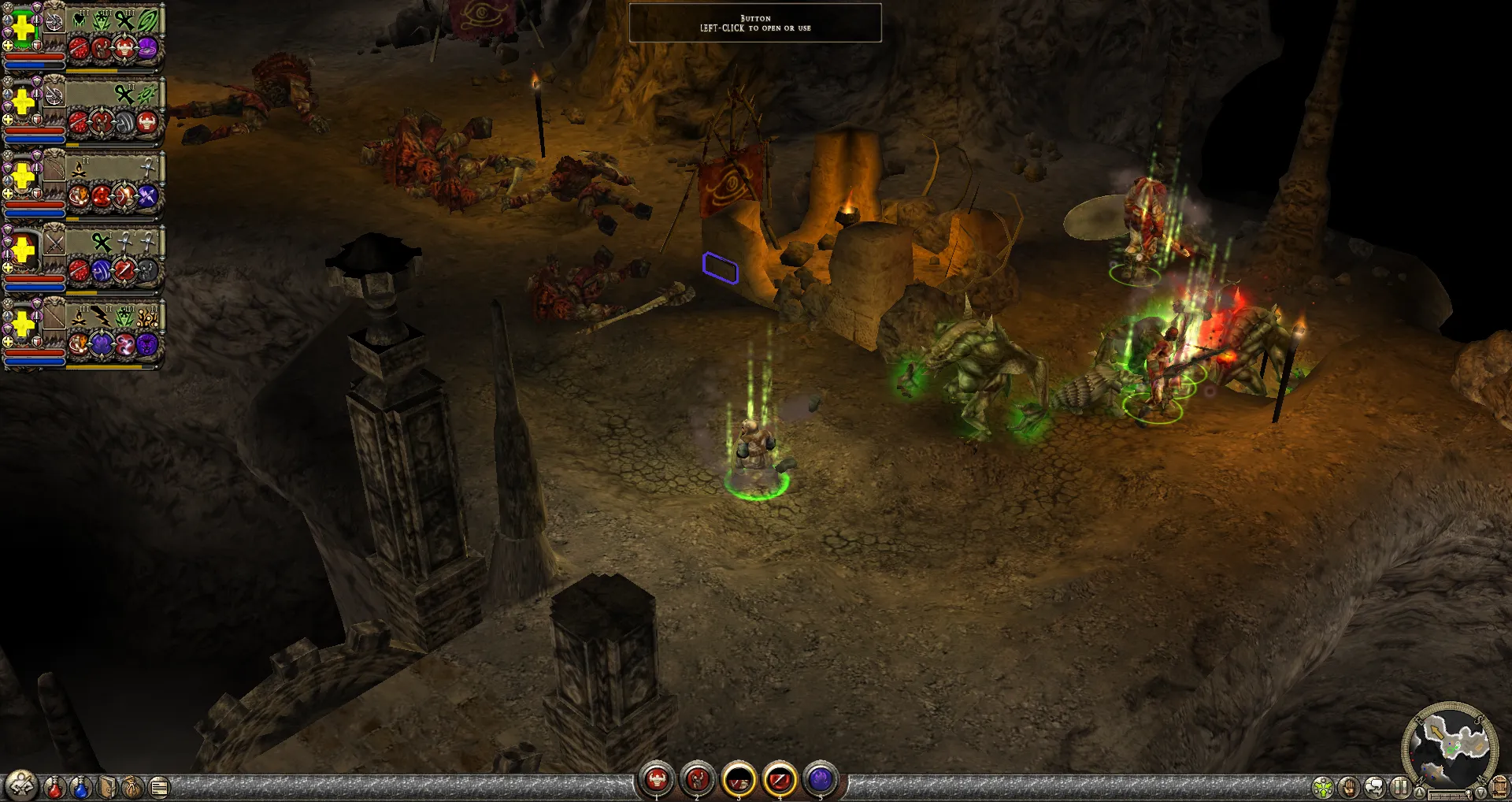Use the blue mana potion button
The image size is (1512, 802).
click(x=81, y=787)
